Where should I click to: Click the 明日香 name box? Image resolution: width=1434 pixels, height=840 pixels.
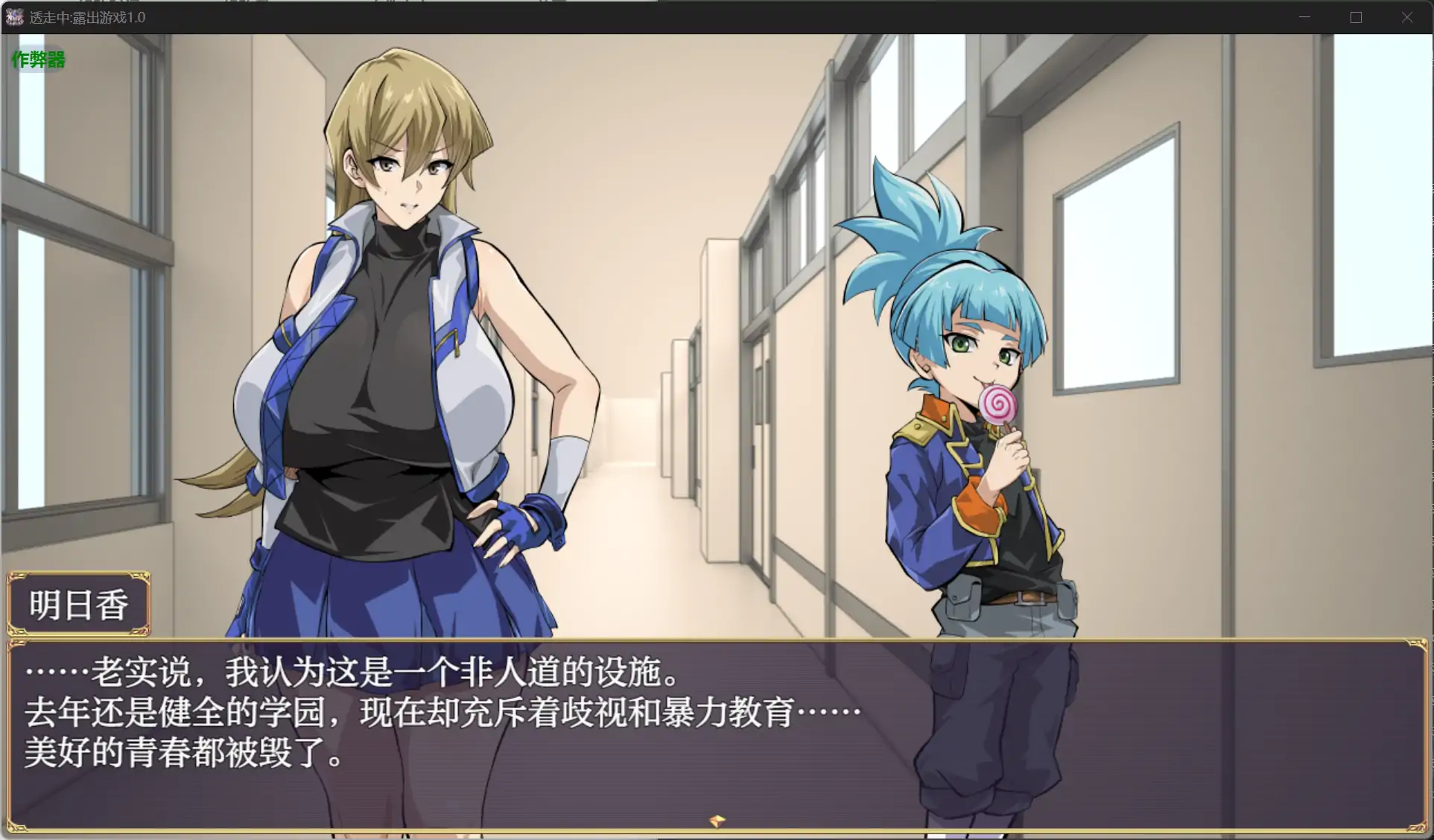pyautogui.click(x=77, y=603)
